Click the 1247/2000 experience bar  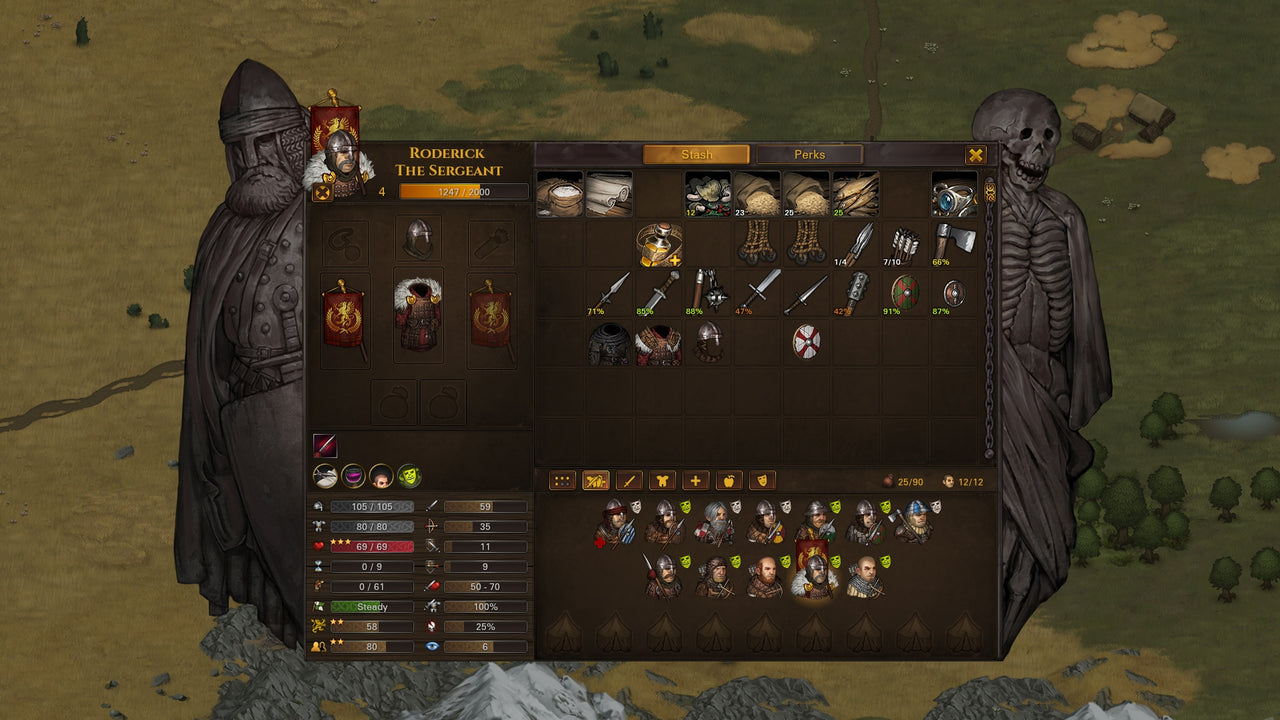pos(462,192)
